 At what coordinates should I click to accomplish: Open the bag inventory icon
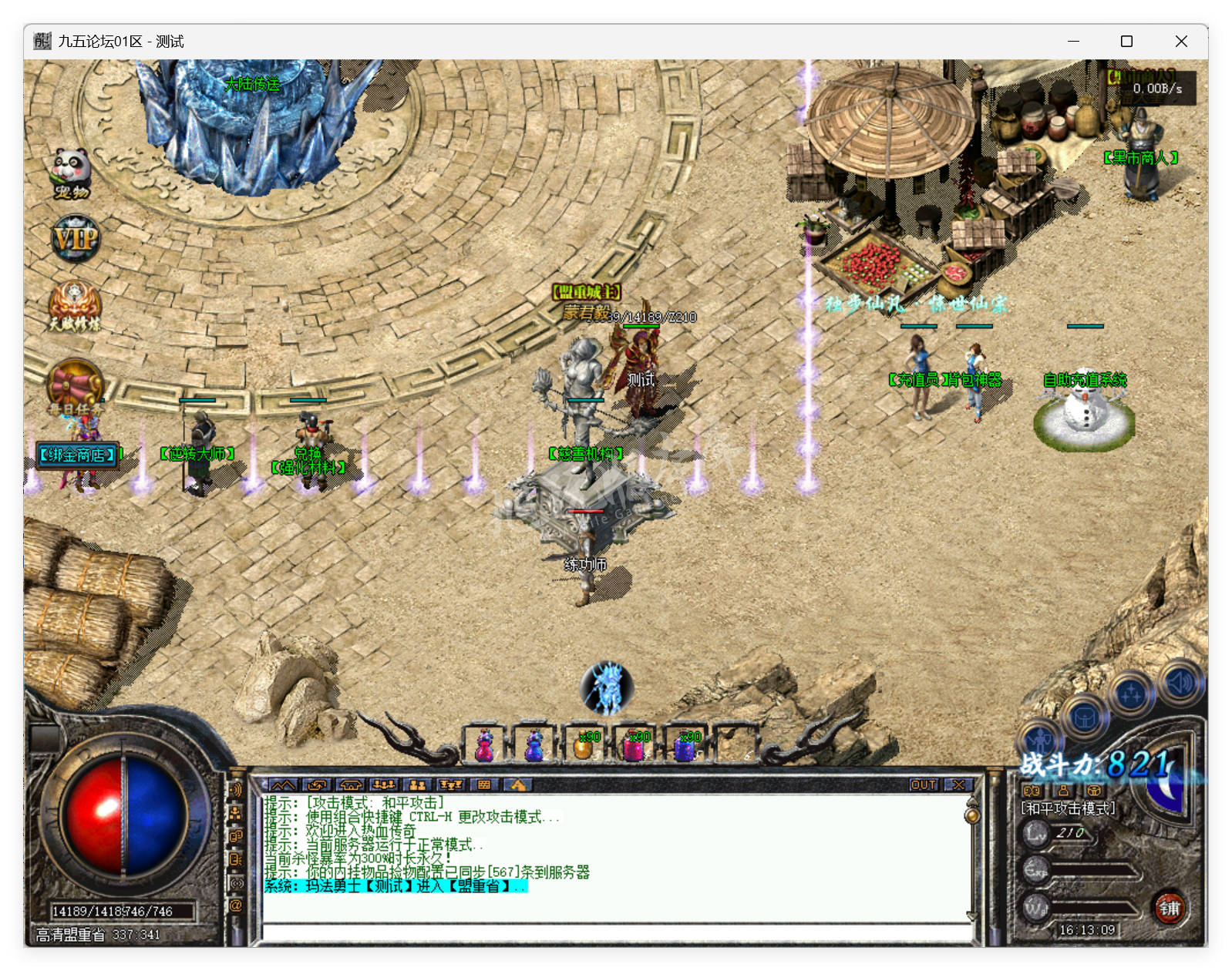pos(1083,718)
